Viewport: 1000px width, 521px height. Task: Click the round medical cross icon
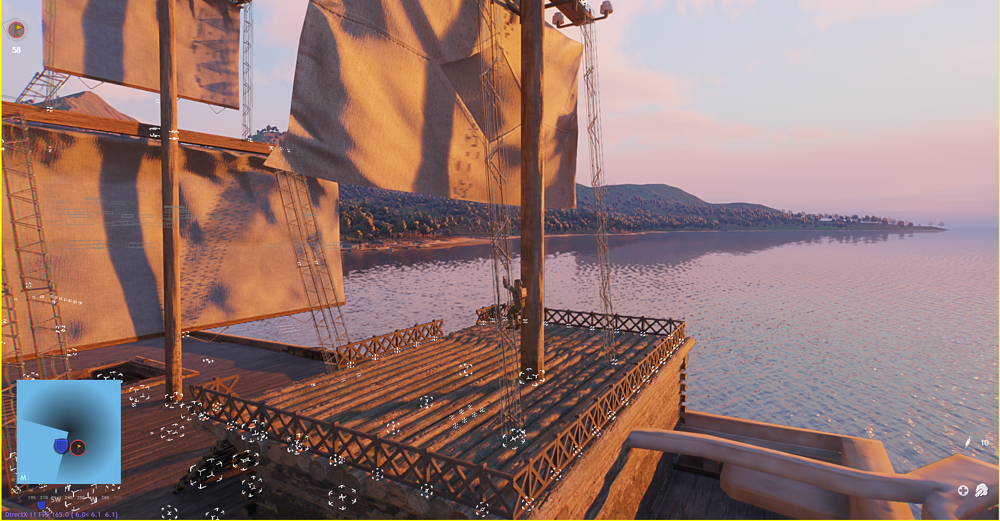pyautogui.click(x=963, y=490)
